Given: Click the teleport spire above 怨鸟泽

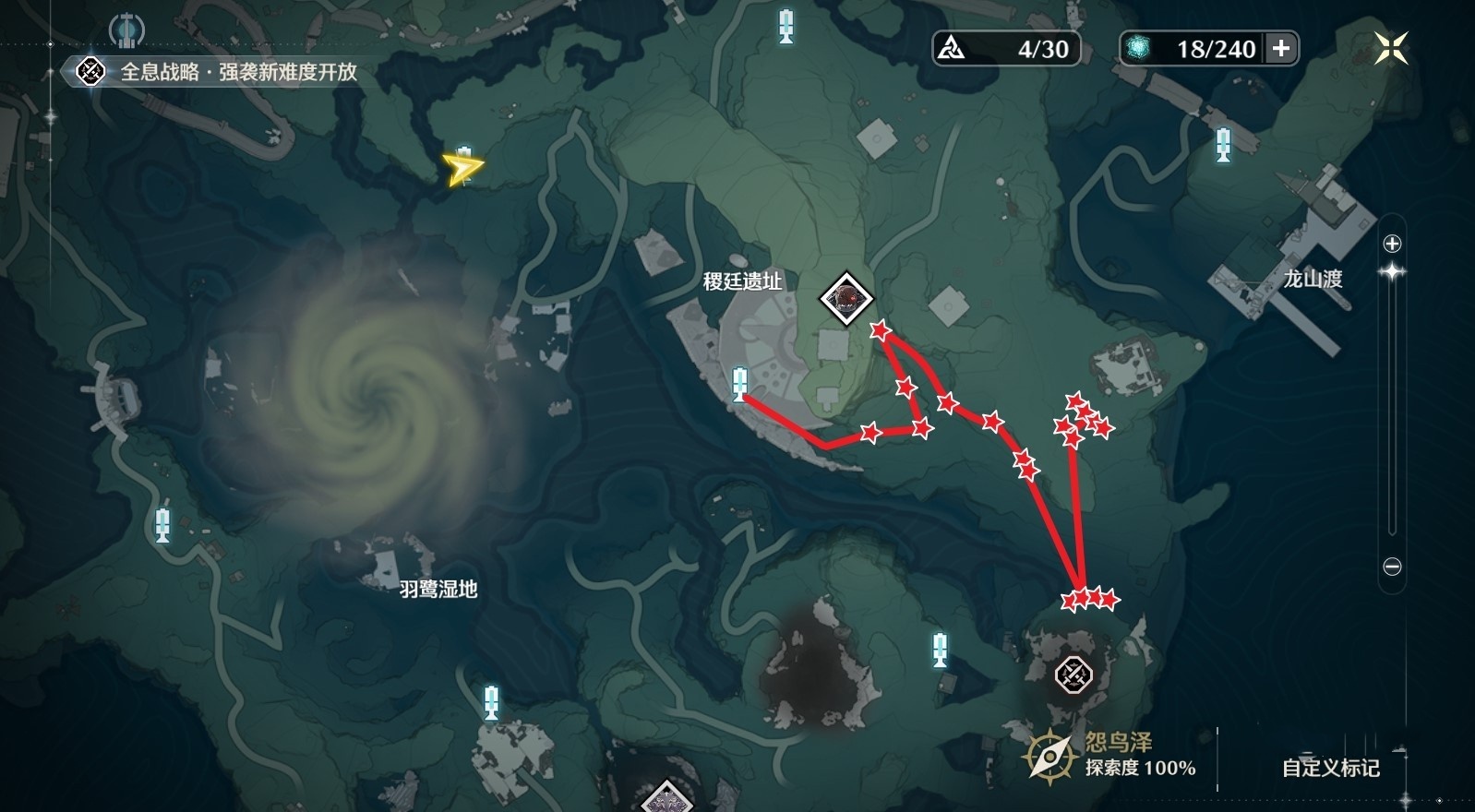Looking at the screenshot, I should pyautogui.click(x=940, y=652).
